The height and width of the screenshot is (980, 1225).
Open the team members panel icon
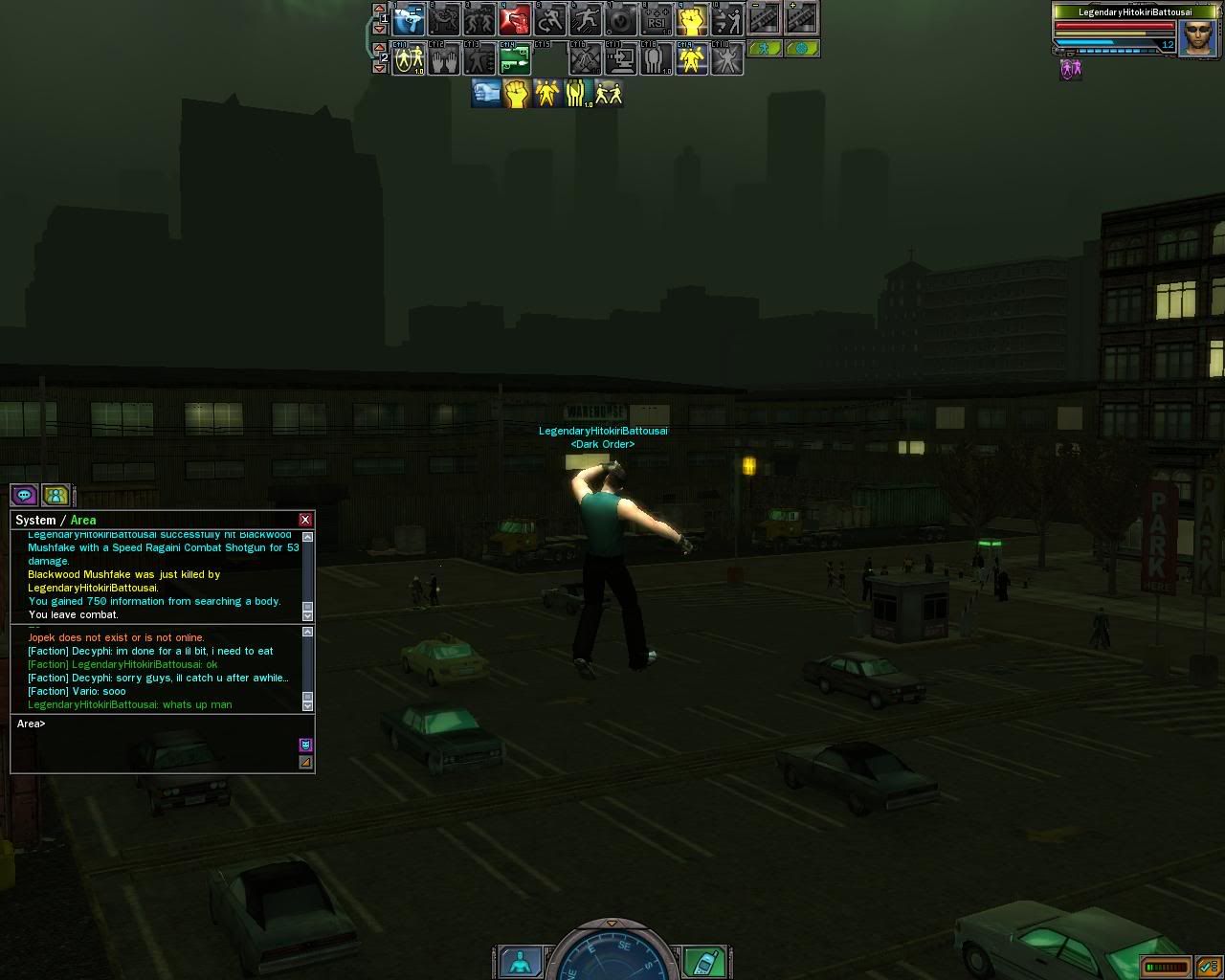pyautogui.click(x=56, y=495)
